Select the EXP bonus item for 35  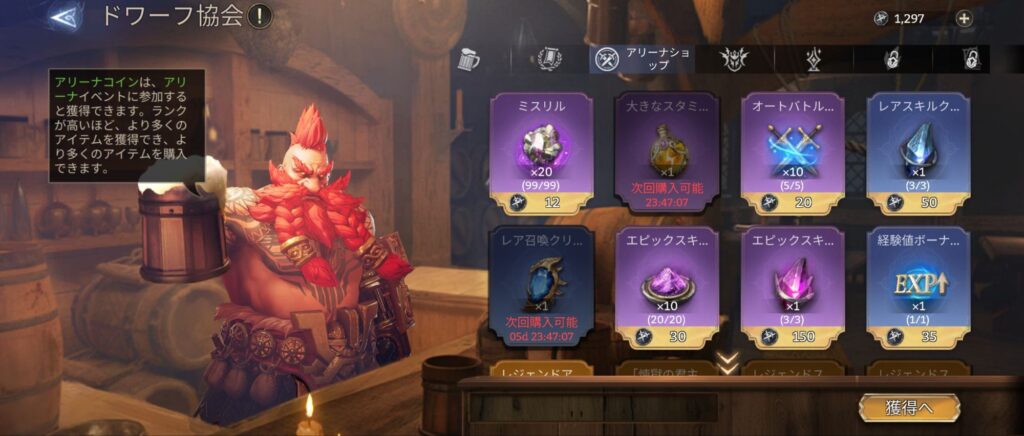tap(918, 285)
